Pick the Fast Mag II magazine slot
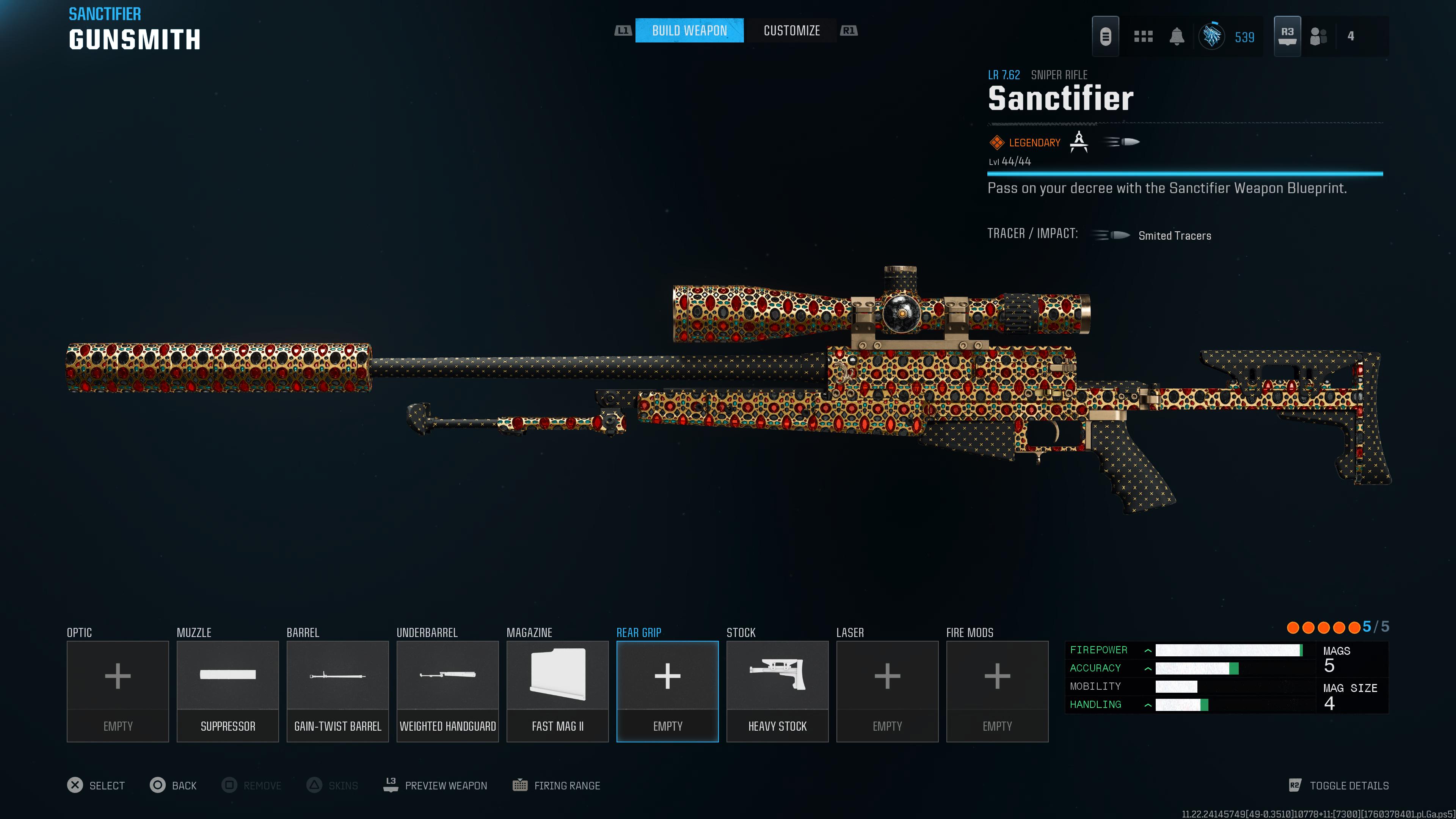1456x819 pixels. click(557, 691)
